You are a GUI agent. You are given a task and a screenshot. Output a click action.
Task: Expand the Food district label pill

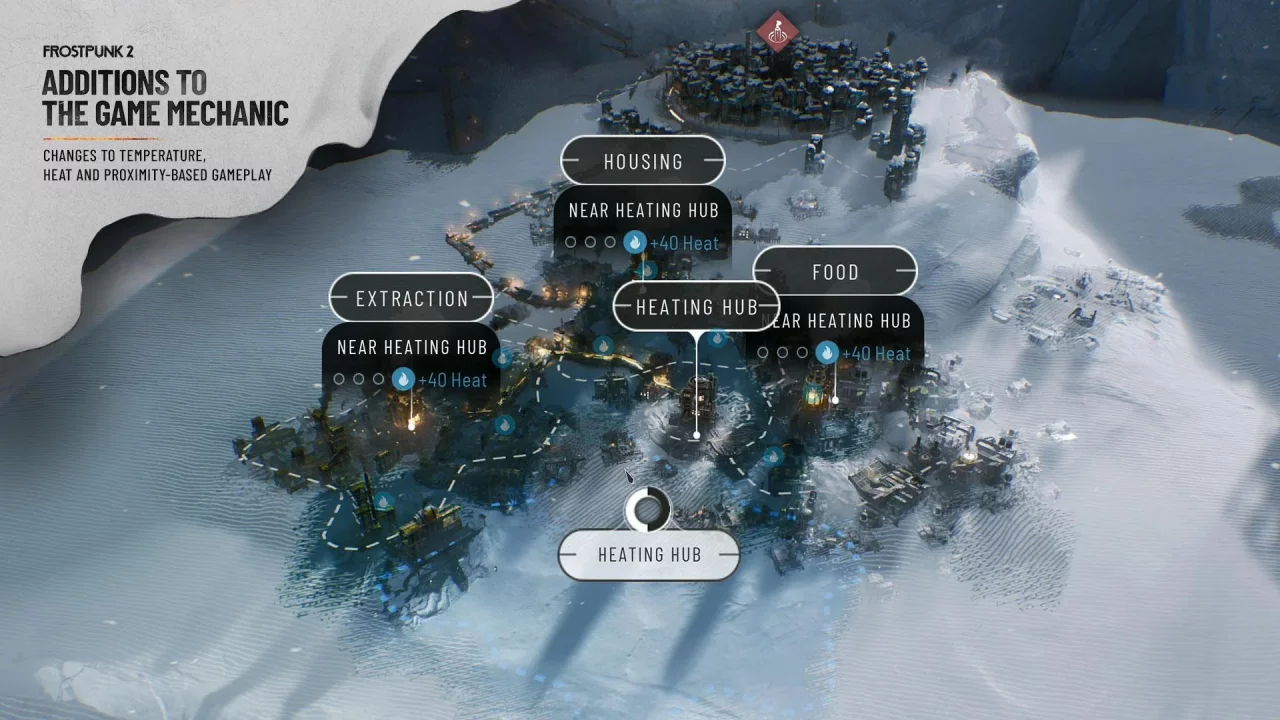tap(838, 271)
